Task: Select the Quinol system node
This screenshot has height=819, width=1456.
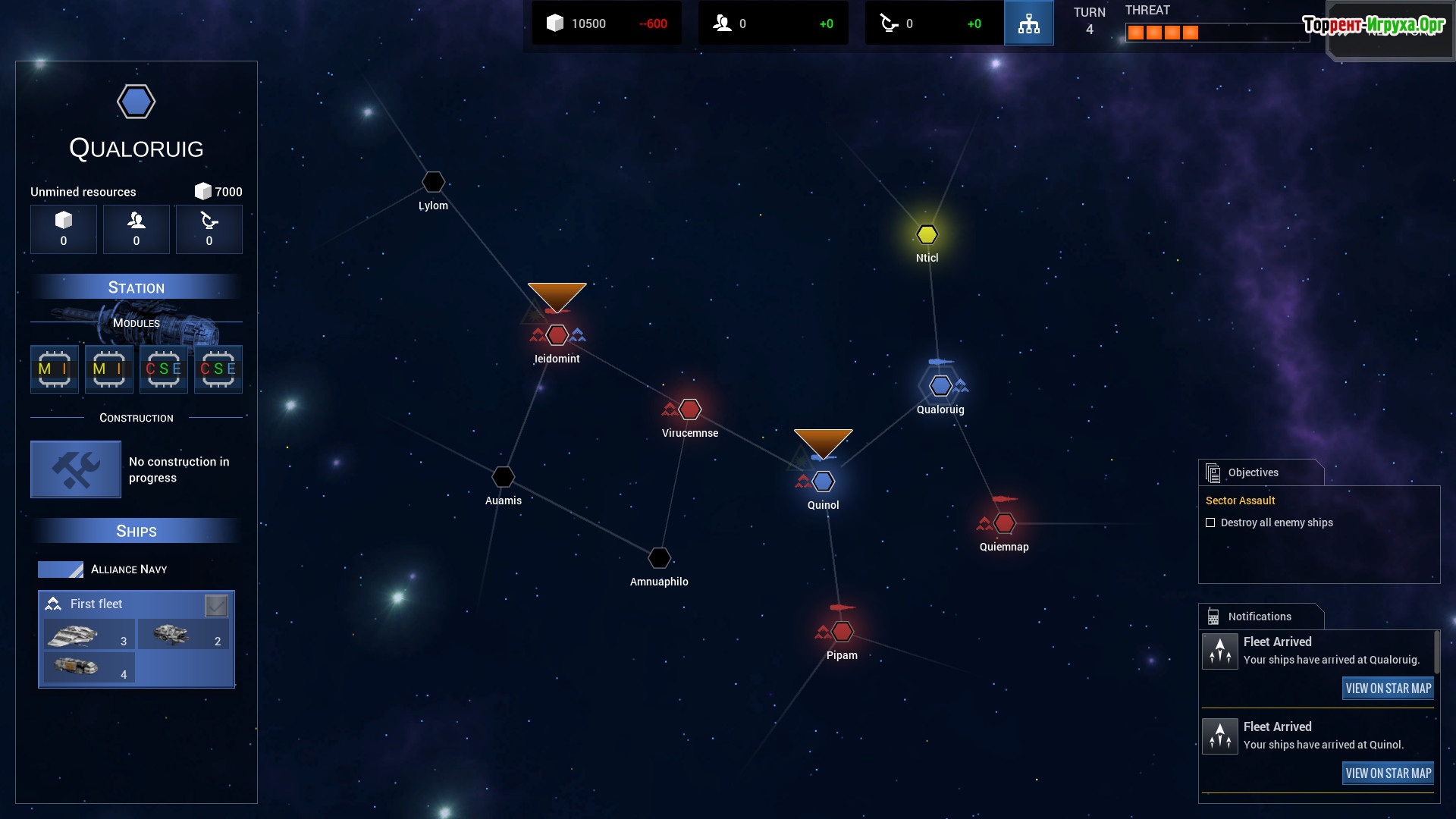Action: (824, 482)
